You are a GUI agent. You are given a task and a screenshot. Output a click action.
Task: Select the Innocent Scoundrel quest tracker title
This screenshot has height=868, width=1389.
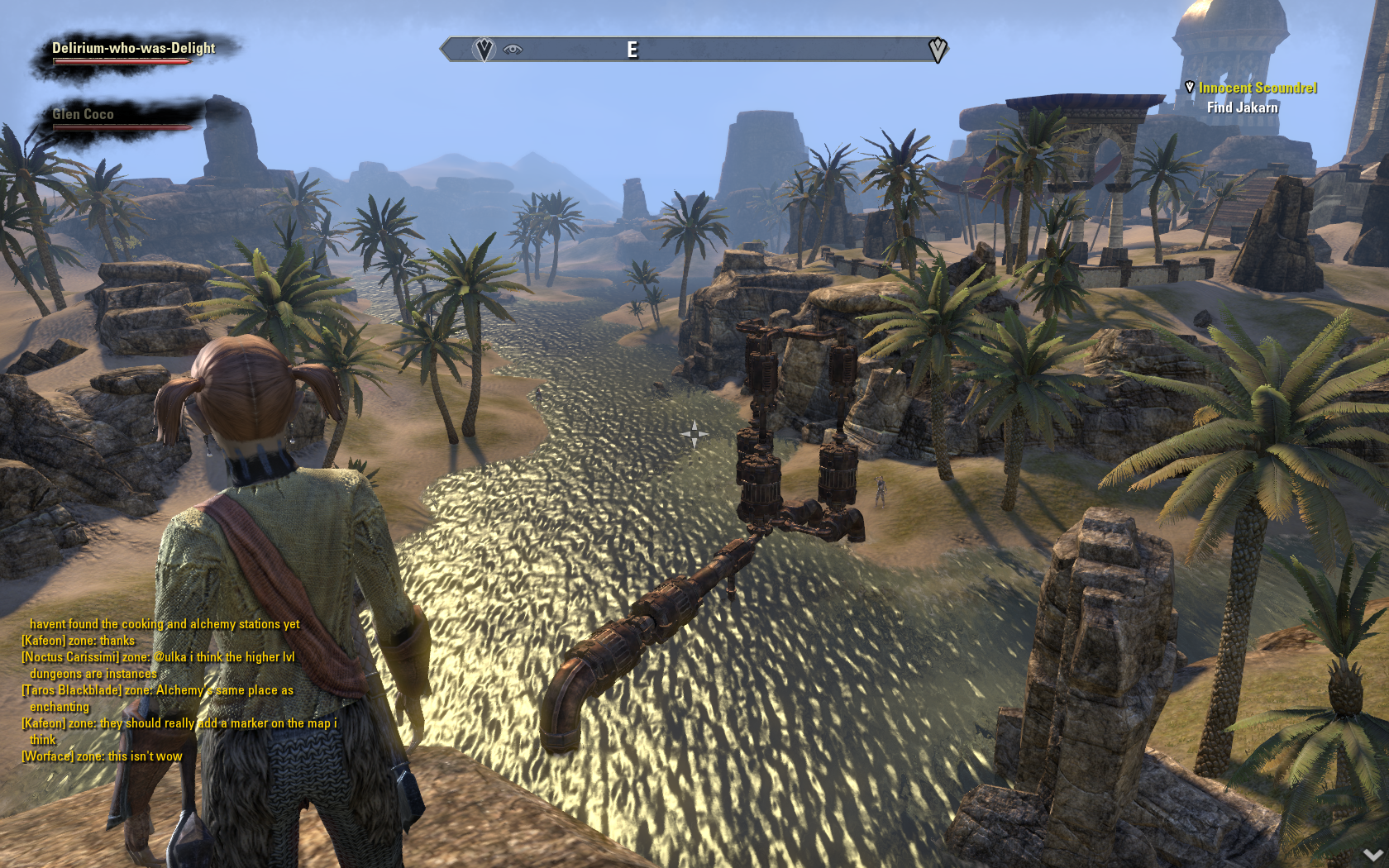click(1258, 88)
